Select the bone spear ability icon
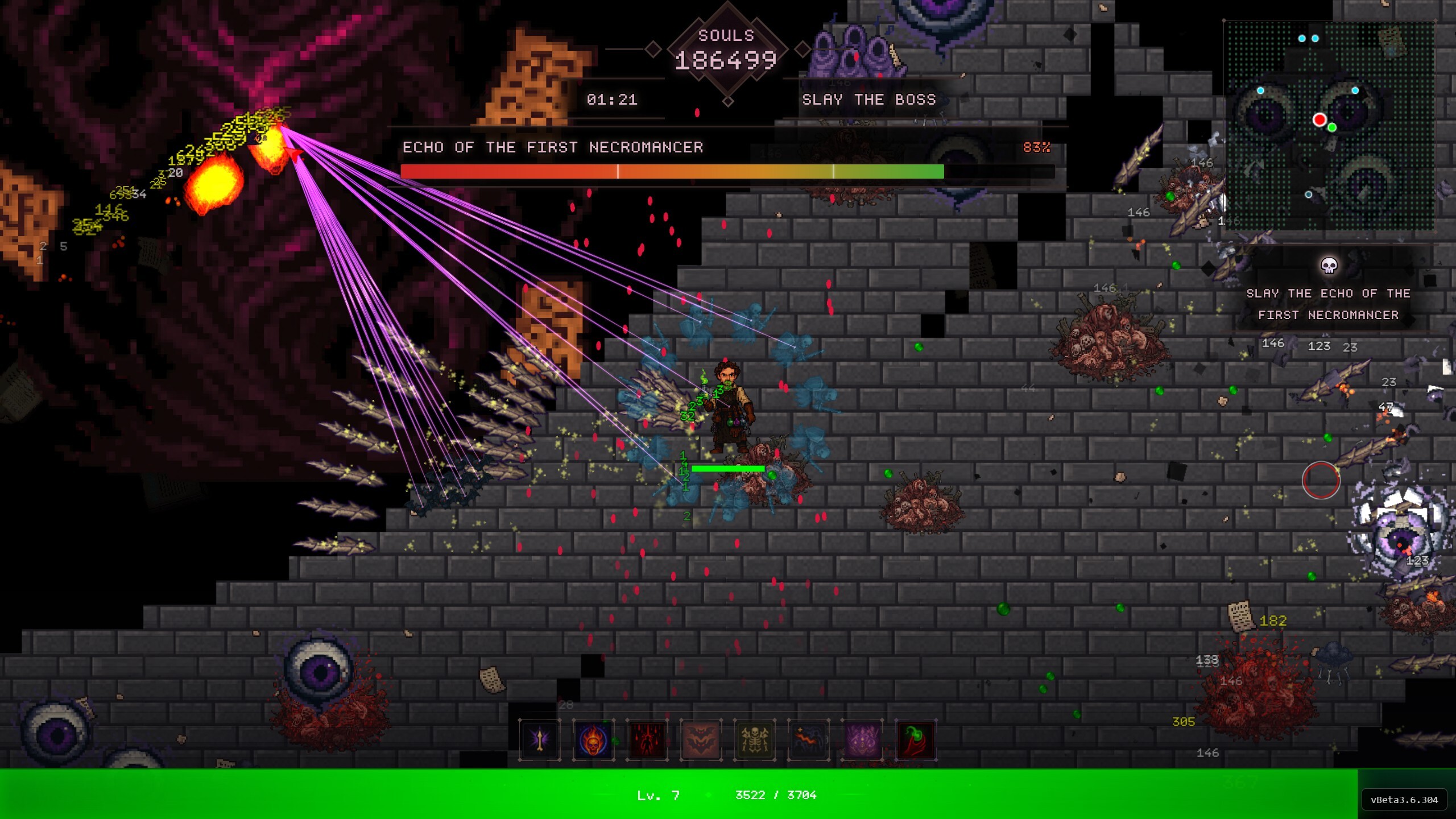Viewport: 1456px width, 819px height. [x=539, y=740]
